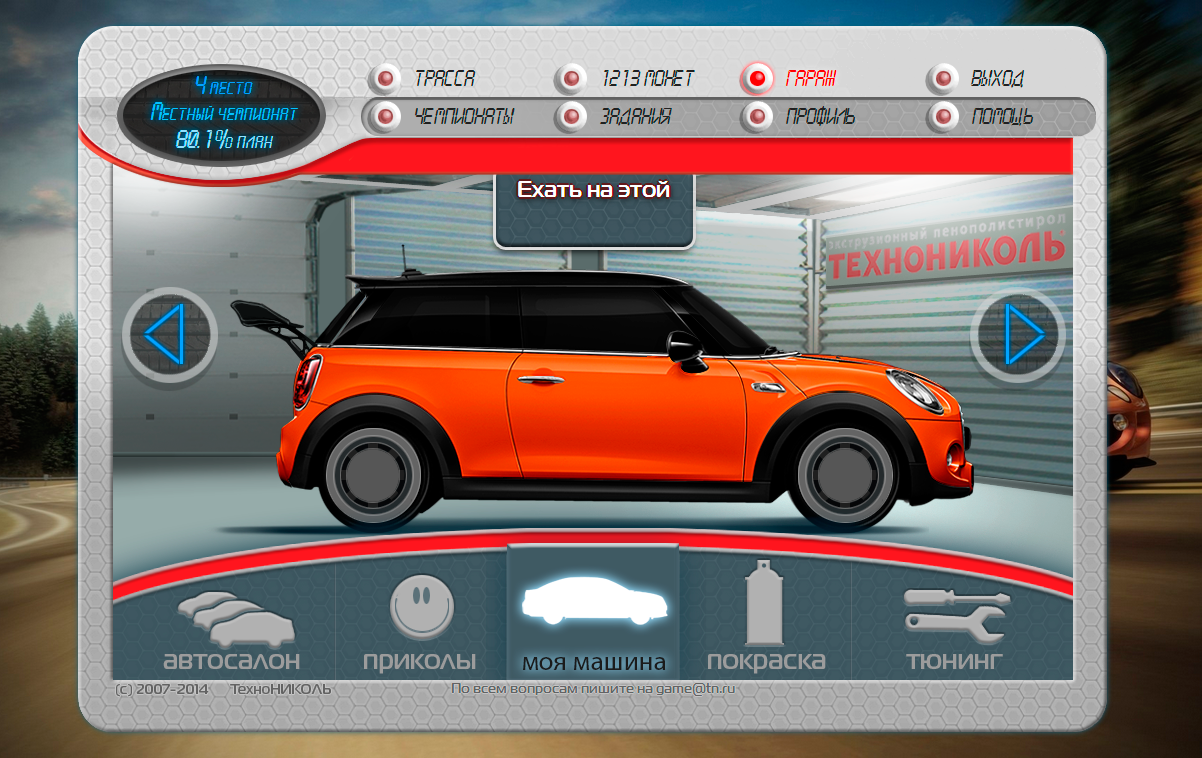This screenshot has width=1202, height=758.
Task: Show the next car with right arrow
Action: [x=1017, y=333]
